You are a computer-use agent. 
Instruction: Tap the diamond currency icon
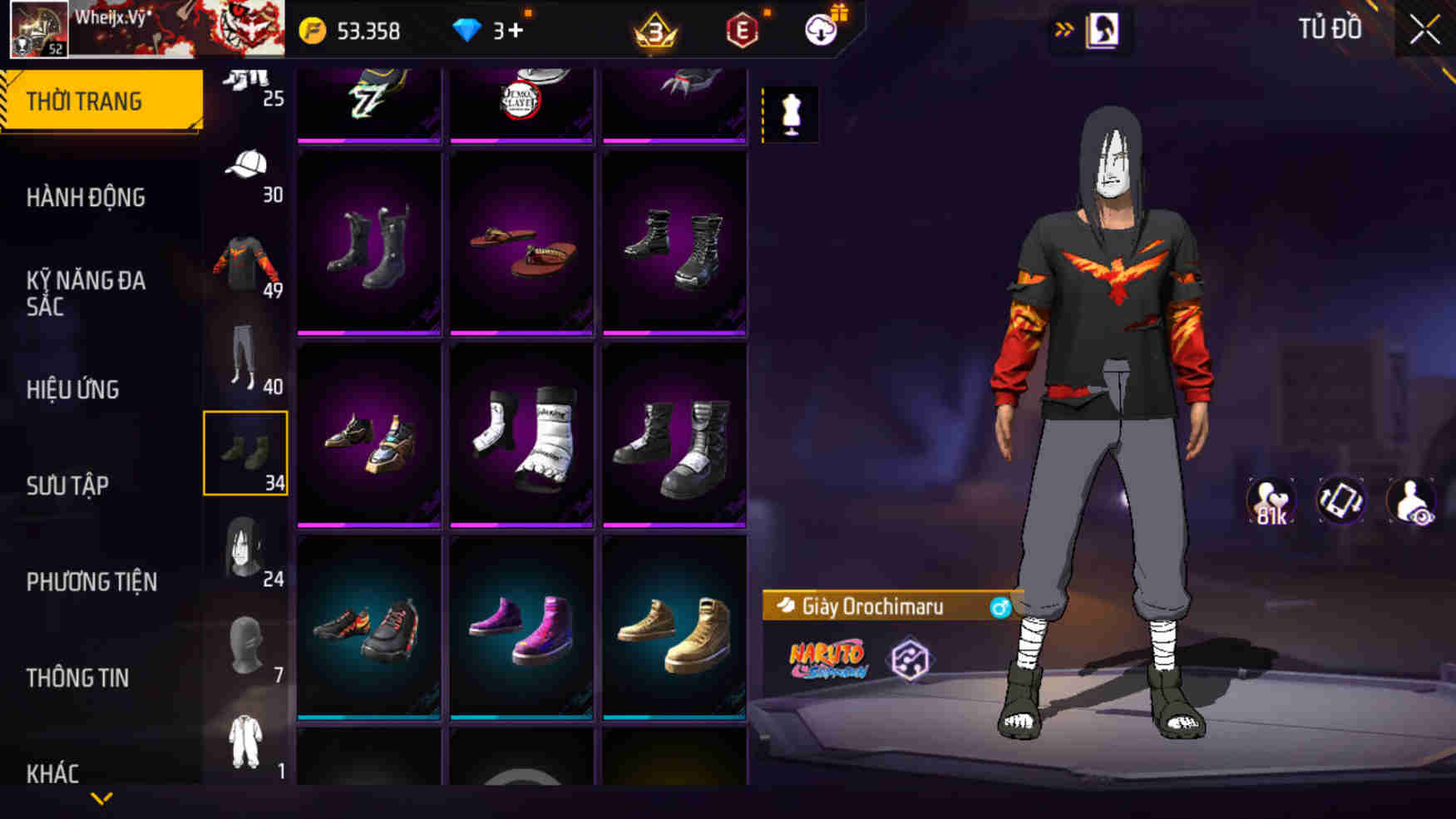tap(471, 31)
